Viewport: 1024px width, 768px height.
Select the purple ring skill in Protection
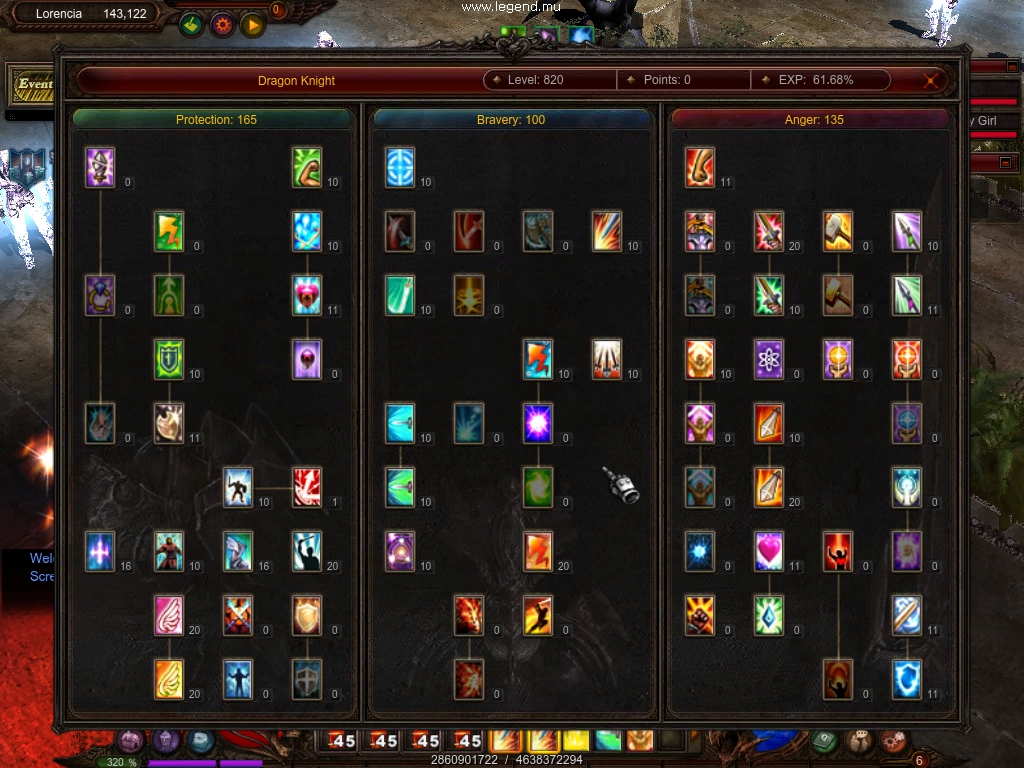100,295
